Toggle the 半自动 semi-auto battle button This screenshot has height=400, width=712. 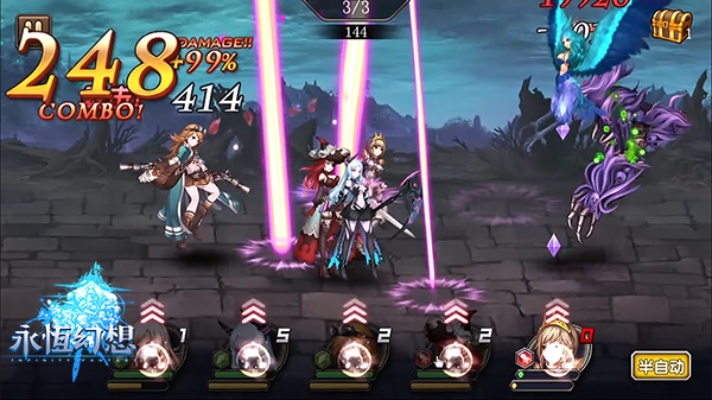[x=661, y=366]
